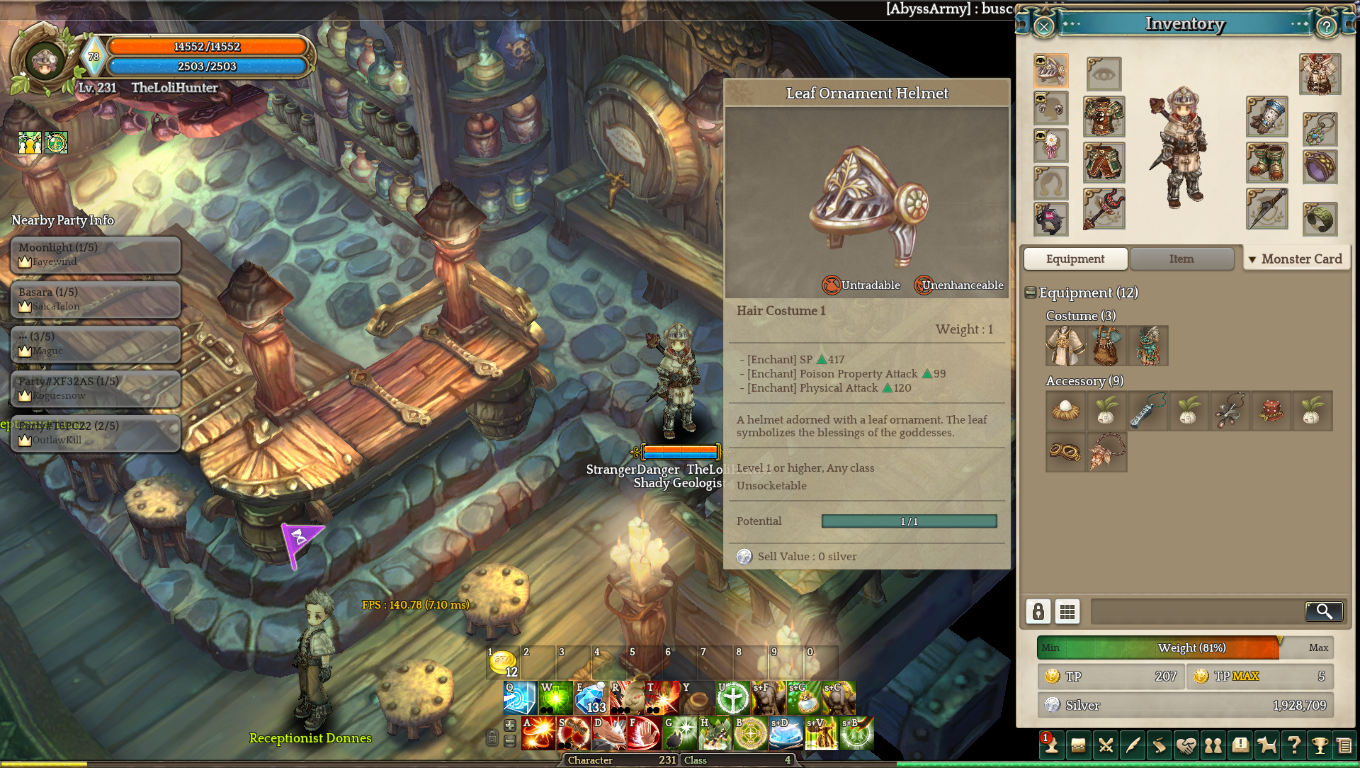This screenshot has height=768, width=1360.
Task: Click the inventory search magnifier button
Action: [x=1323, y=611]
